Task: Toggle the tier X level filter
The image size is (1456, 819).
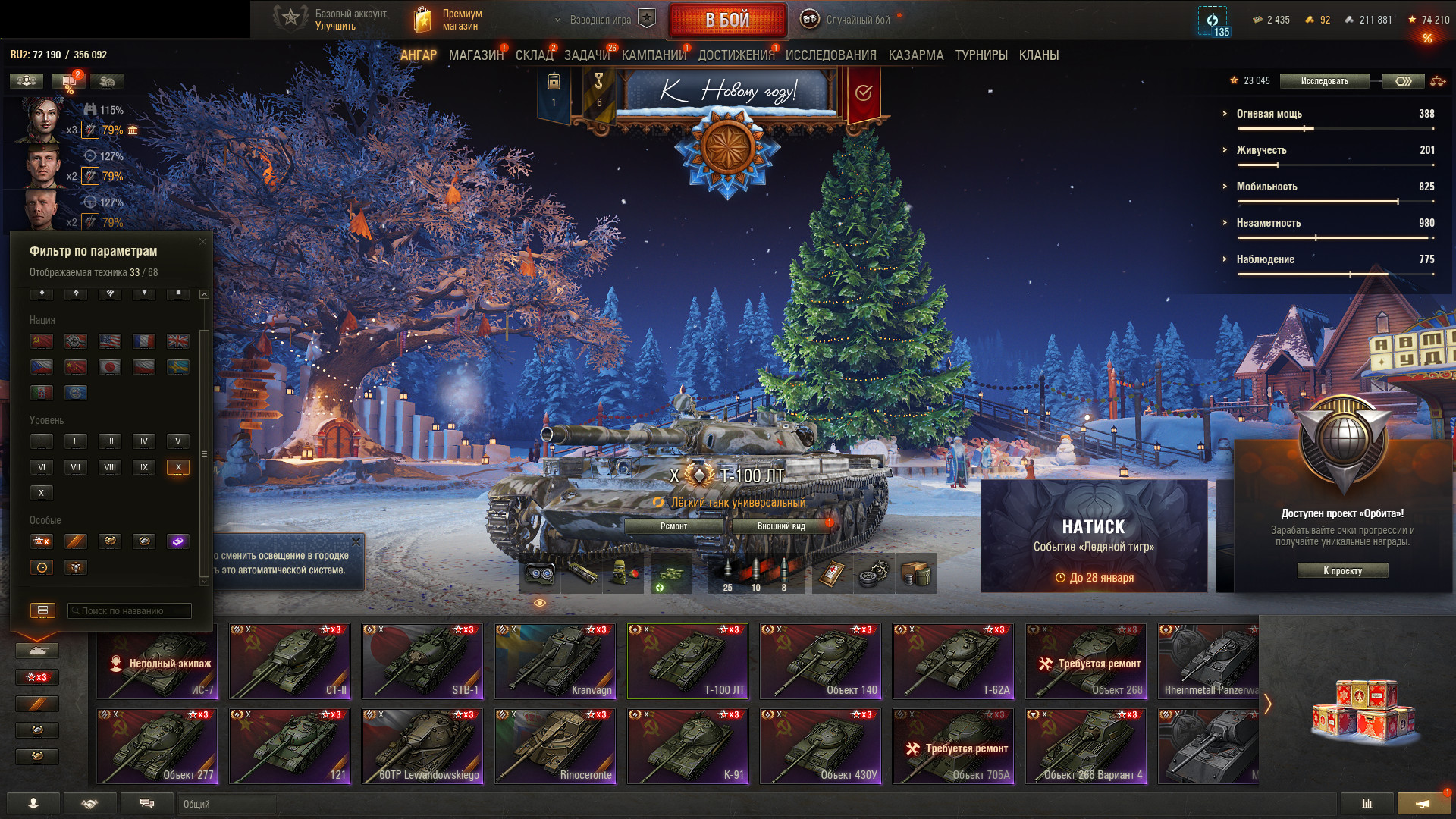Action: pos(178,467)
